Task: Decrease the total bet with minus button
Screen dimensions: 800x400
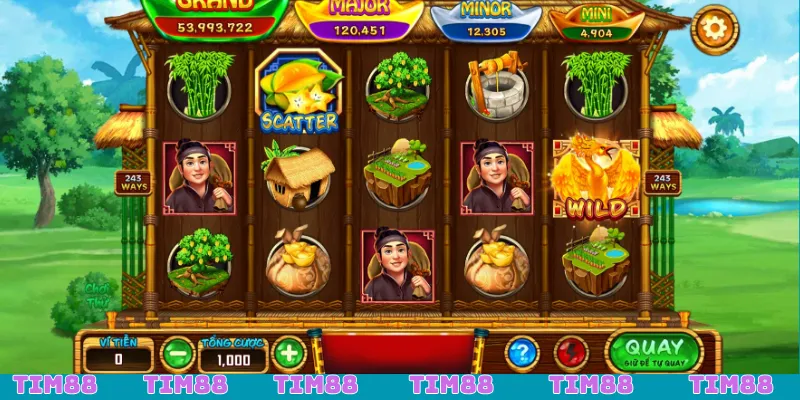Action: pyautogui.click(x=177, y=353)
